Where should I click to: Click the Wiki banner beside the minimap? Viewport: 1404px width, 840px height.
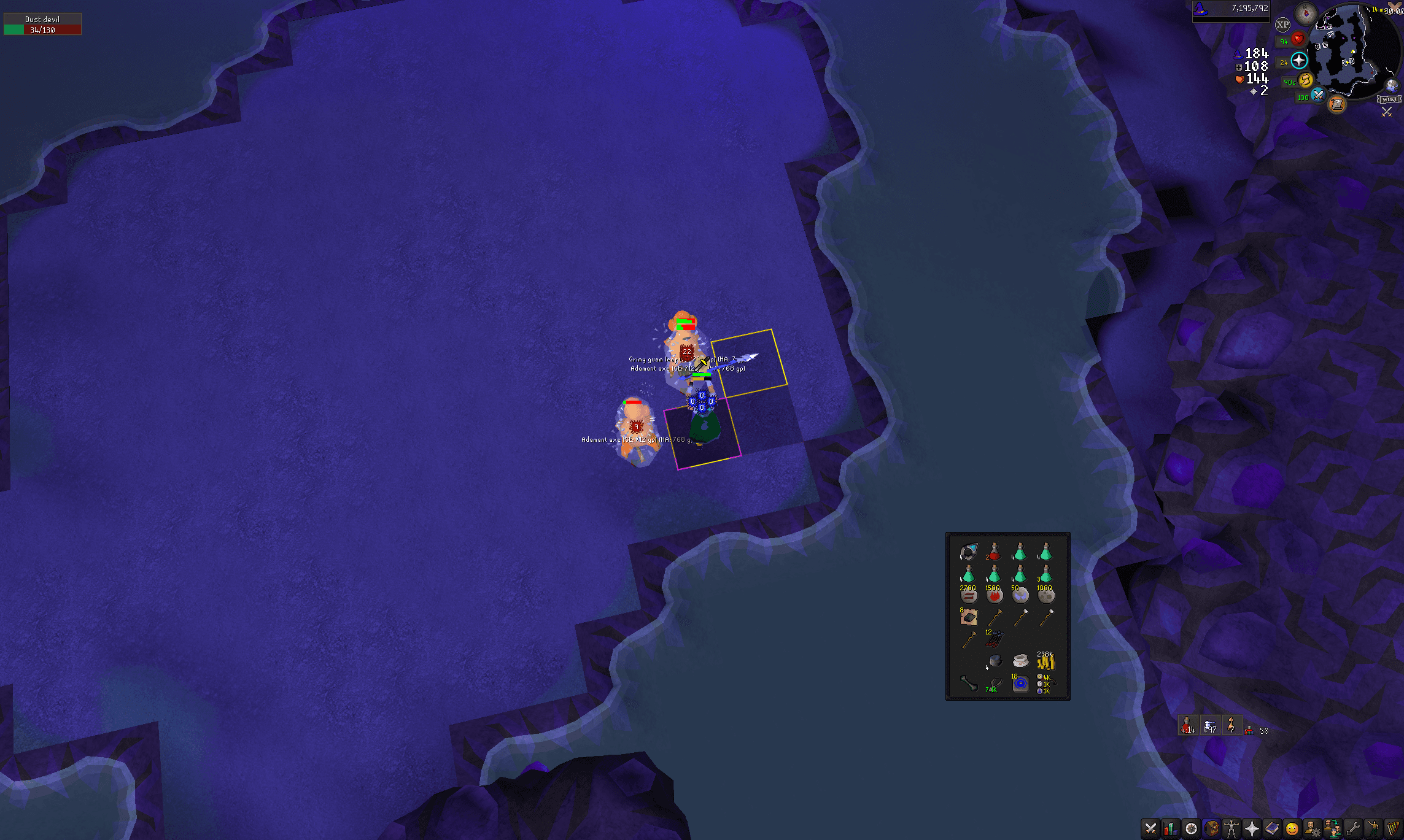click(1389, 98)
